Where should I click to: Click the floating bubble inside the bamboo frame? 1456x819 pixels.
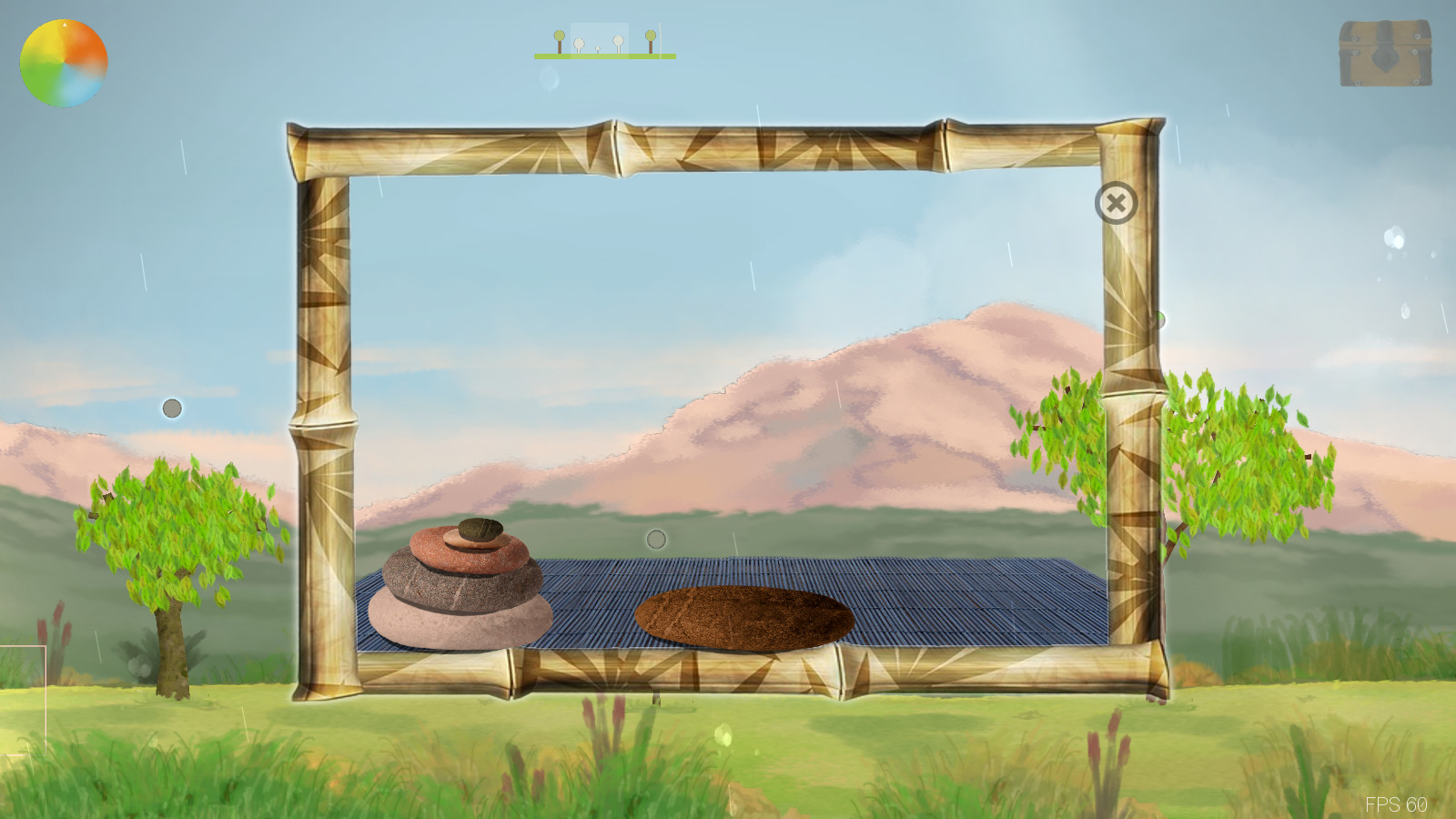coord(656,539)
